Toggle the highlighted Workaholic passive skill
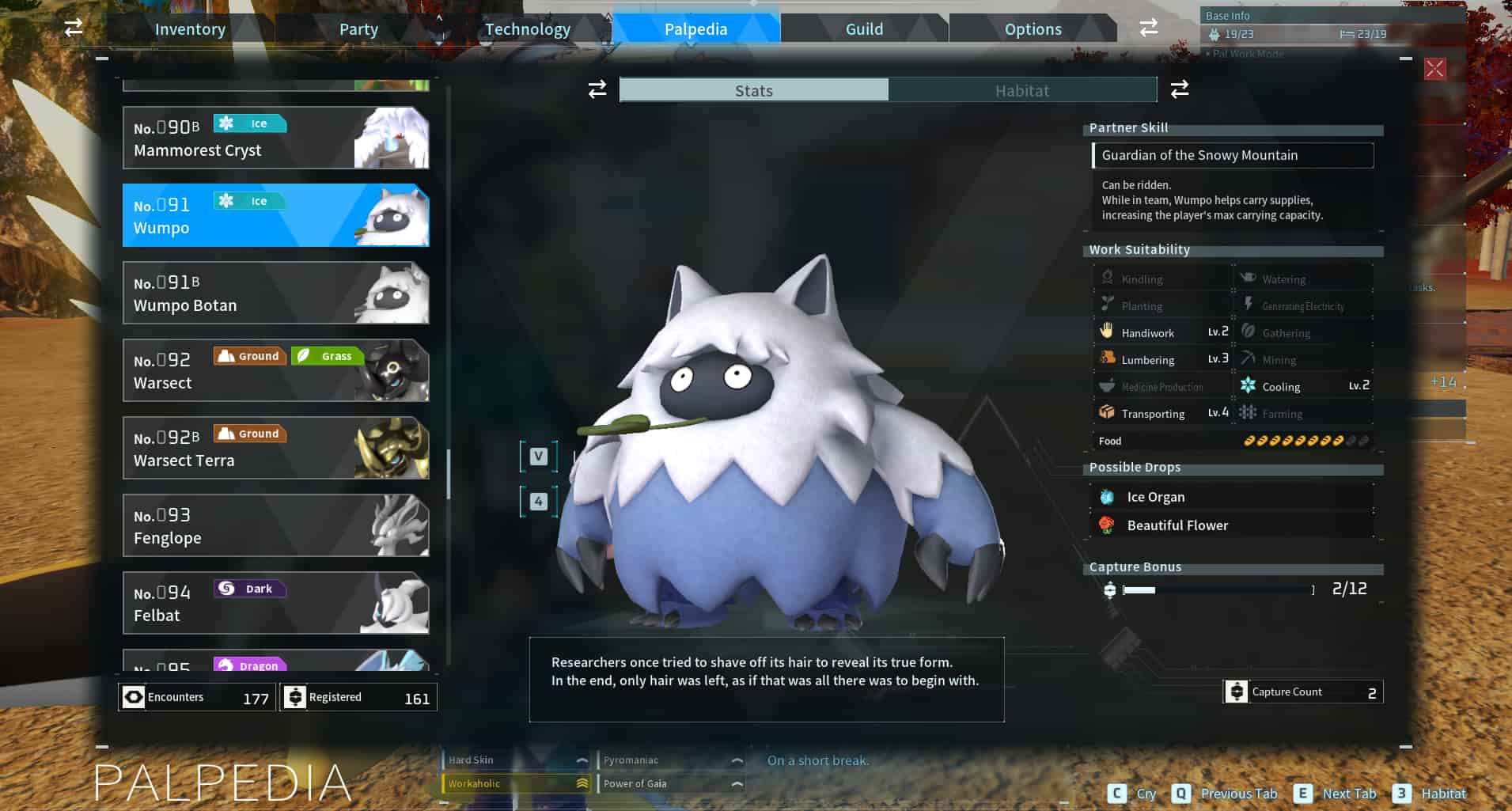The width and height of the screenshot is (1512, 811). [513, 783]
